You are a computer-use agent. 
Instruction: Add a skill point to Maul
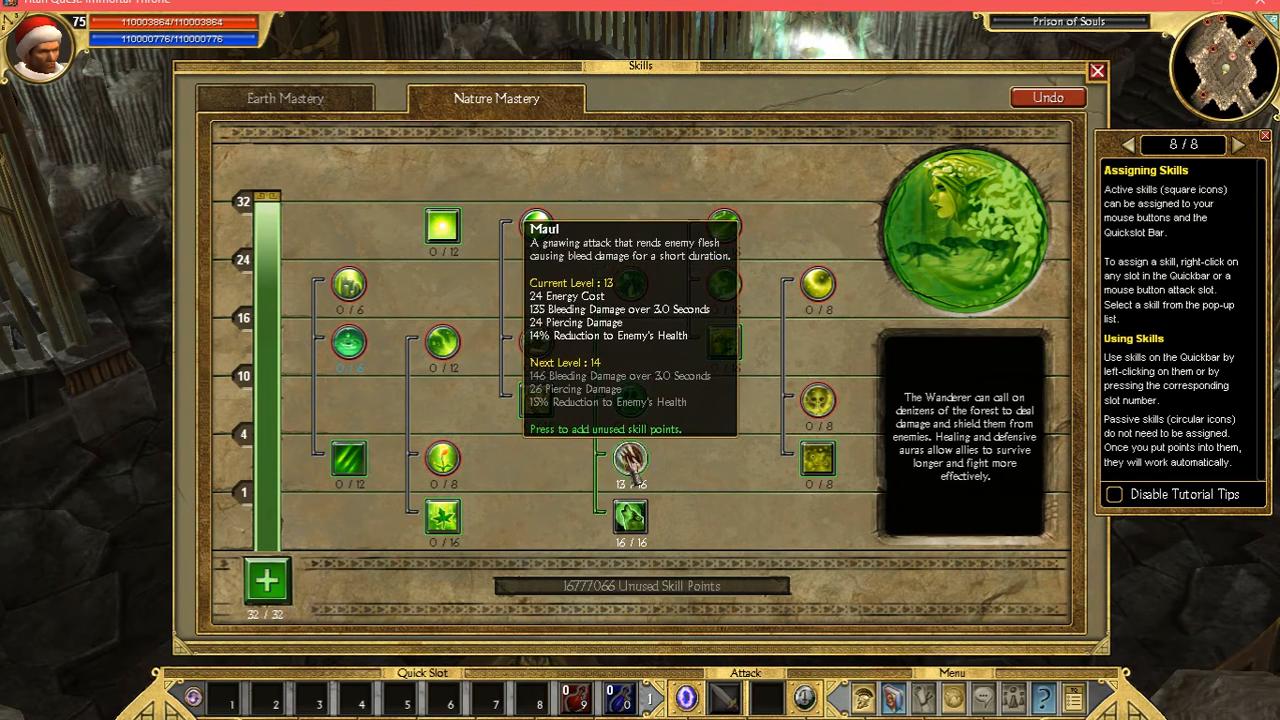coord(630,459)
